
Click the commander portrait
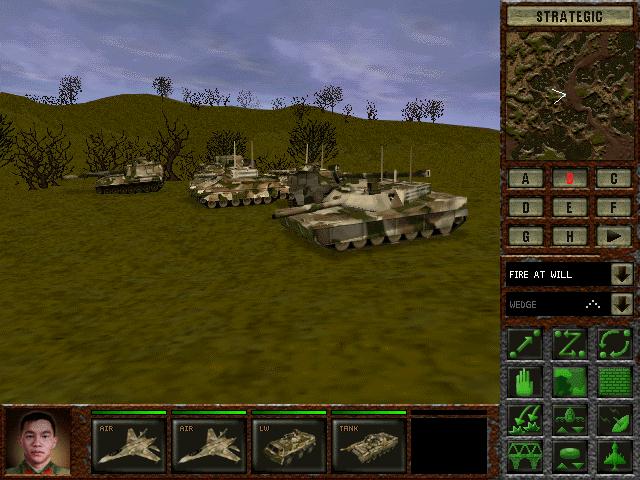[37, 441]
